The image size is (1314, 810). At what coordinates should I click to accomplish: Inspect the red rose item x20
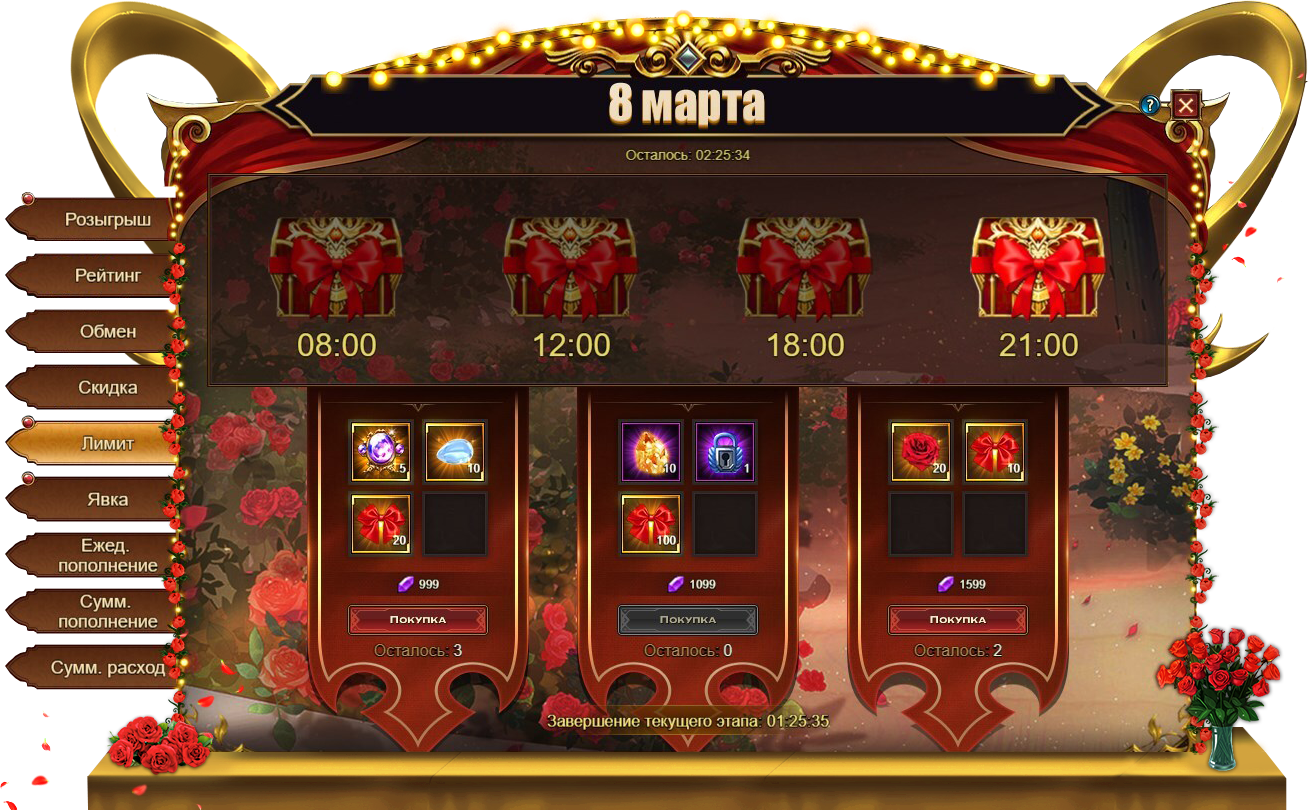tap(920, 452)
